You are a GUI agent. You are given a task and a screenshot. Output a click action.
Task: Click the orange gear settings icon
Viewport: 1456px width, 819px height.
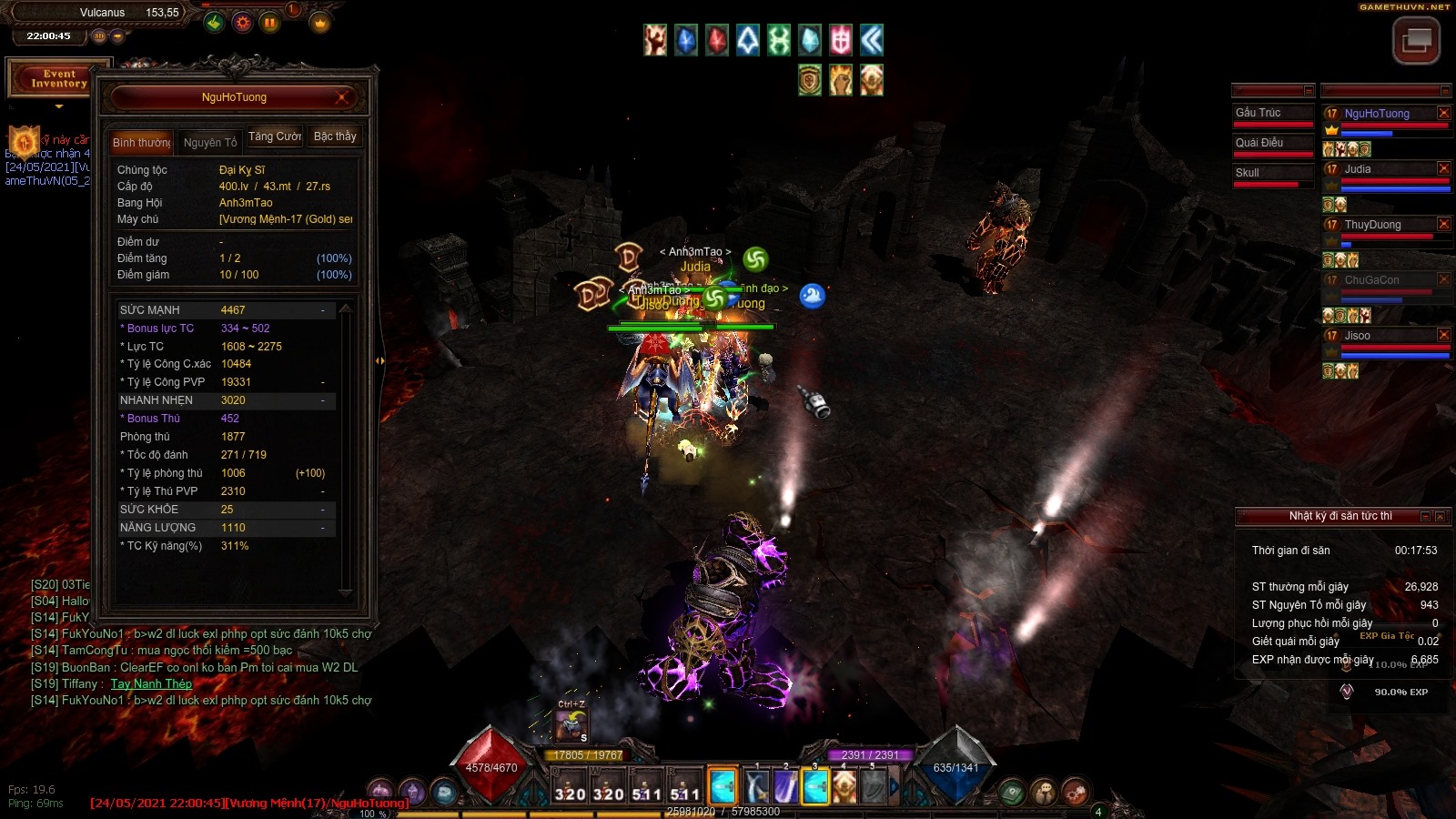tap(242, 23)
